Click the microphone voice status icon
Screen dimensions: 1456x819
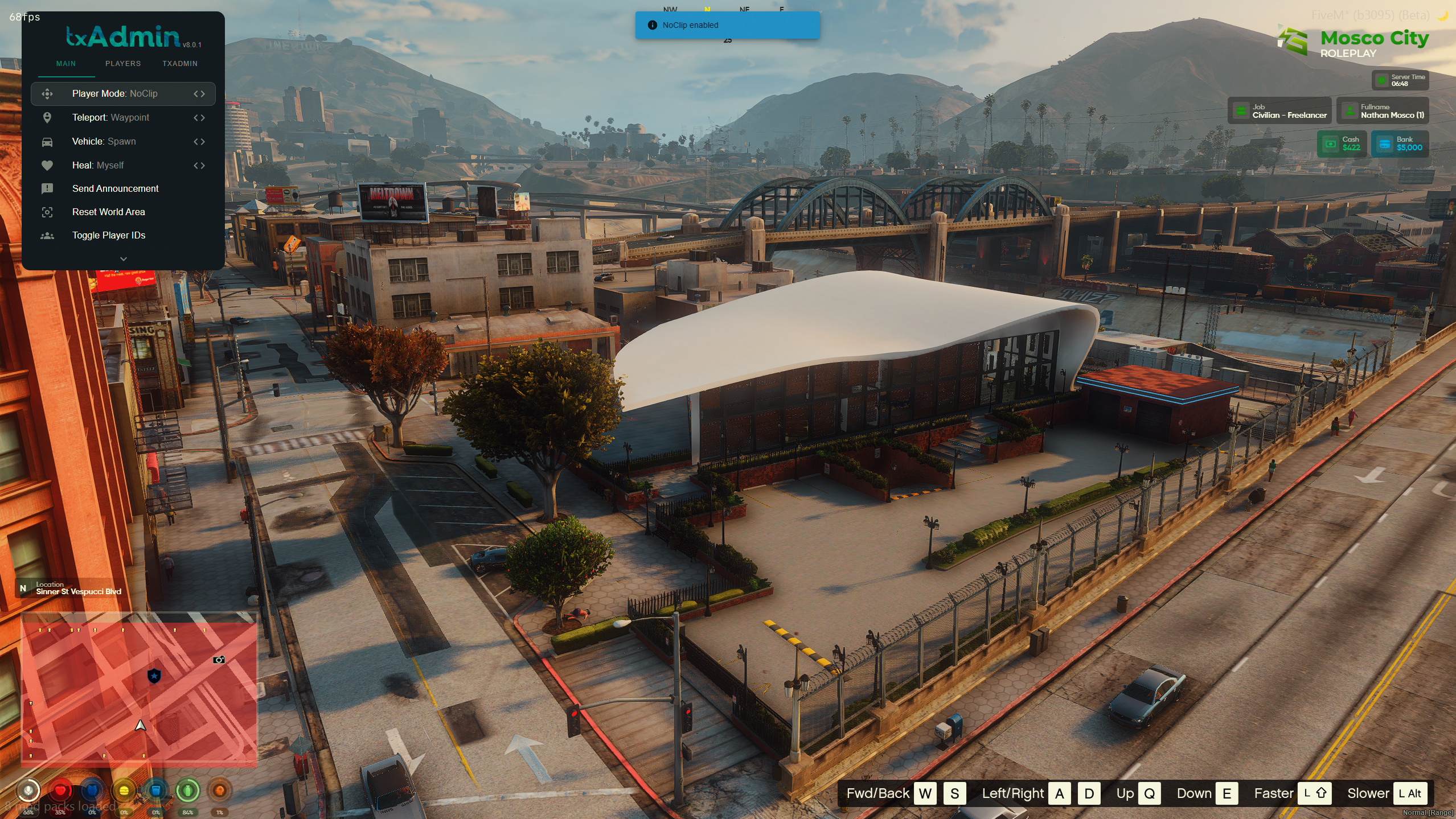point(28,790)
